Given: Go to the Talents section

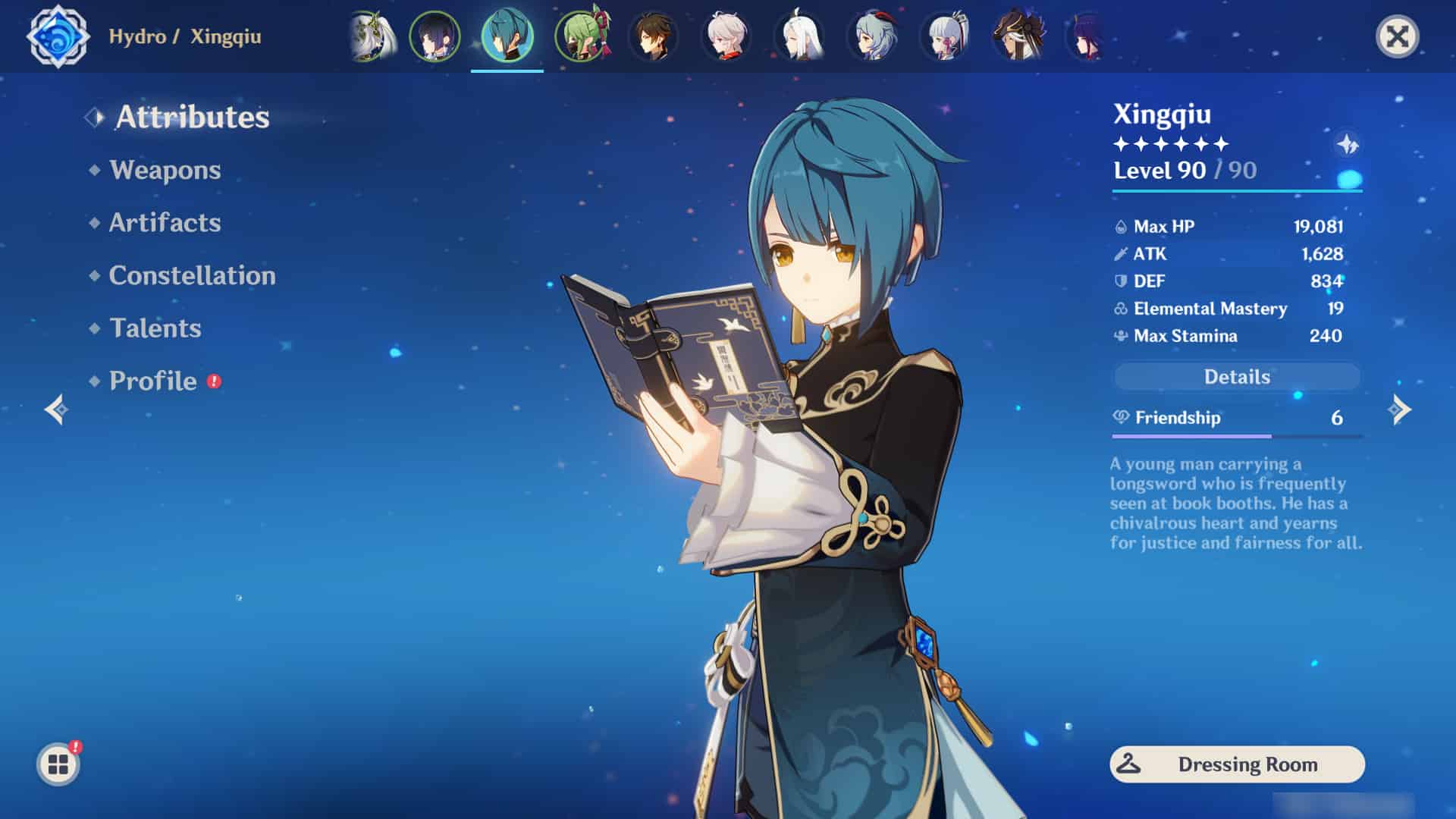Looking at the screenshot, I should [x=155, y=328].
